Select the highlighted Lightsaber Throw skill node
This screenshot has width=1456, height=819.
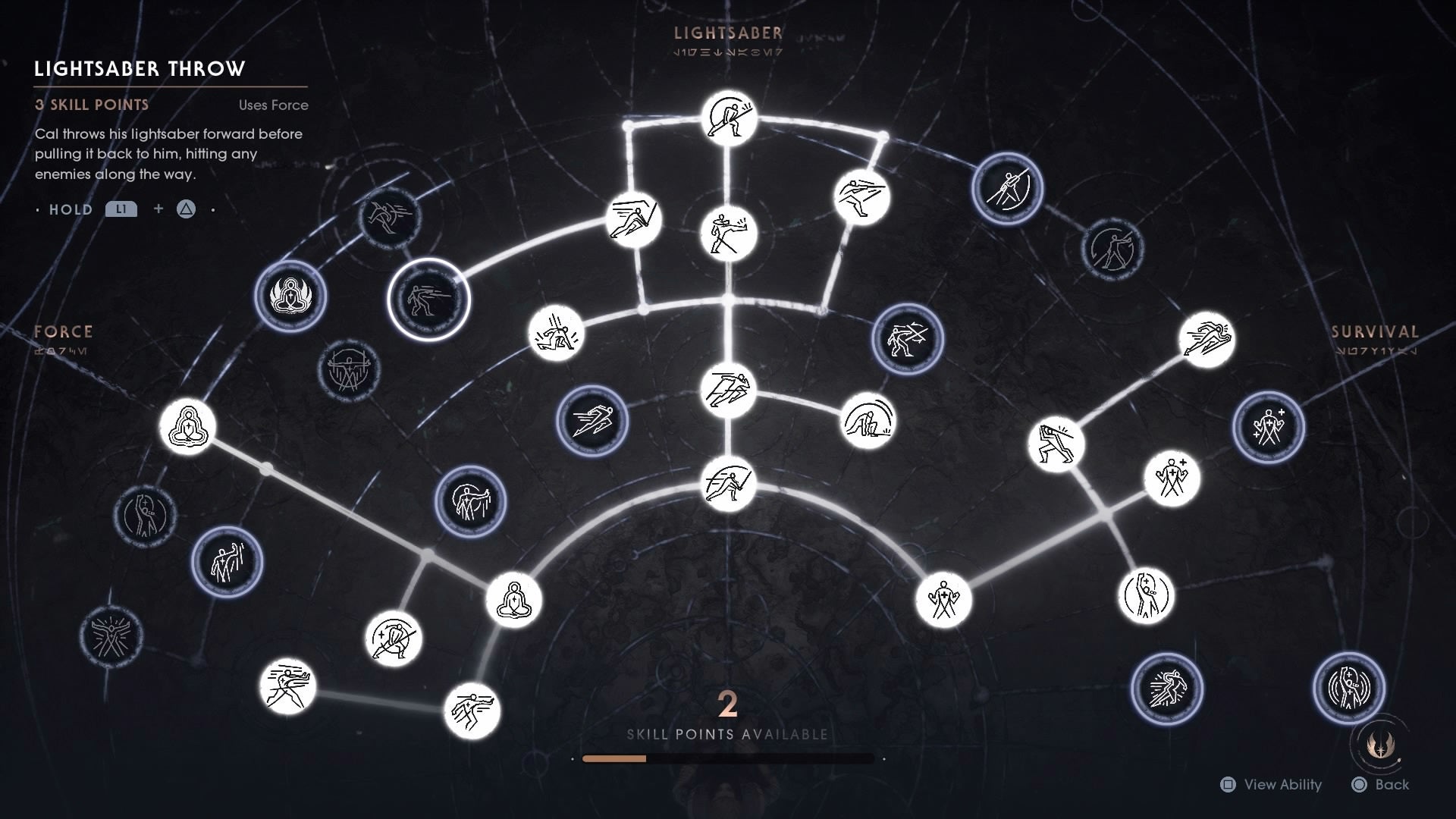[x=428, y=298]
